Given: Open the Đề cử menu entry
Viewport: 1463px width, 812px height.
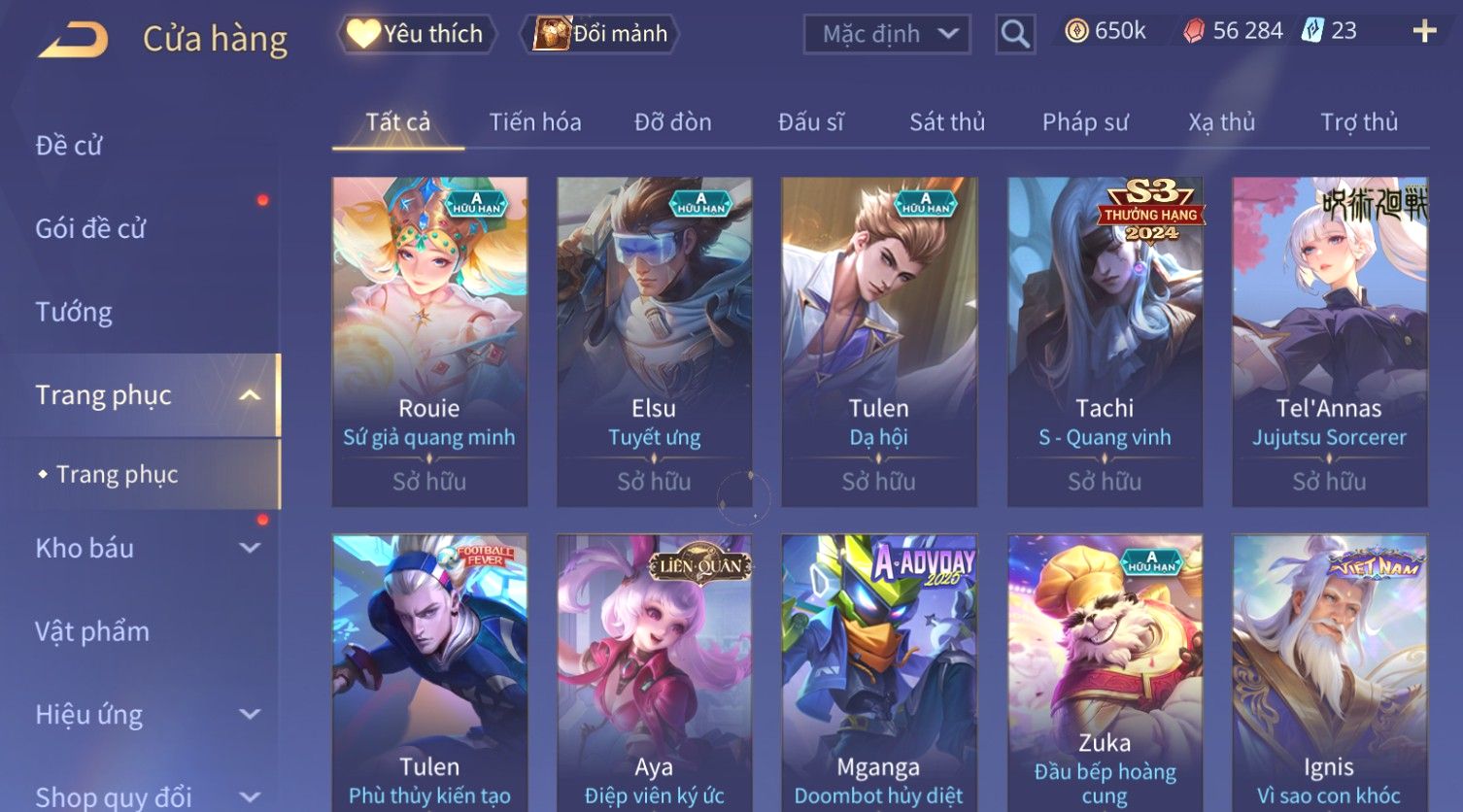Looking at the screenshot, I should [x=69, y=146].
